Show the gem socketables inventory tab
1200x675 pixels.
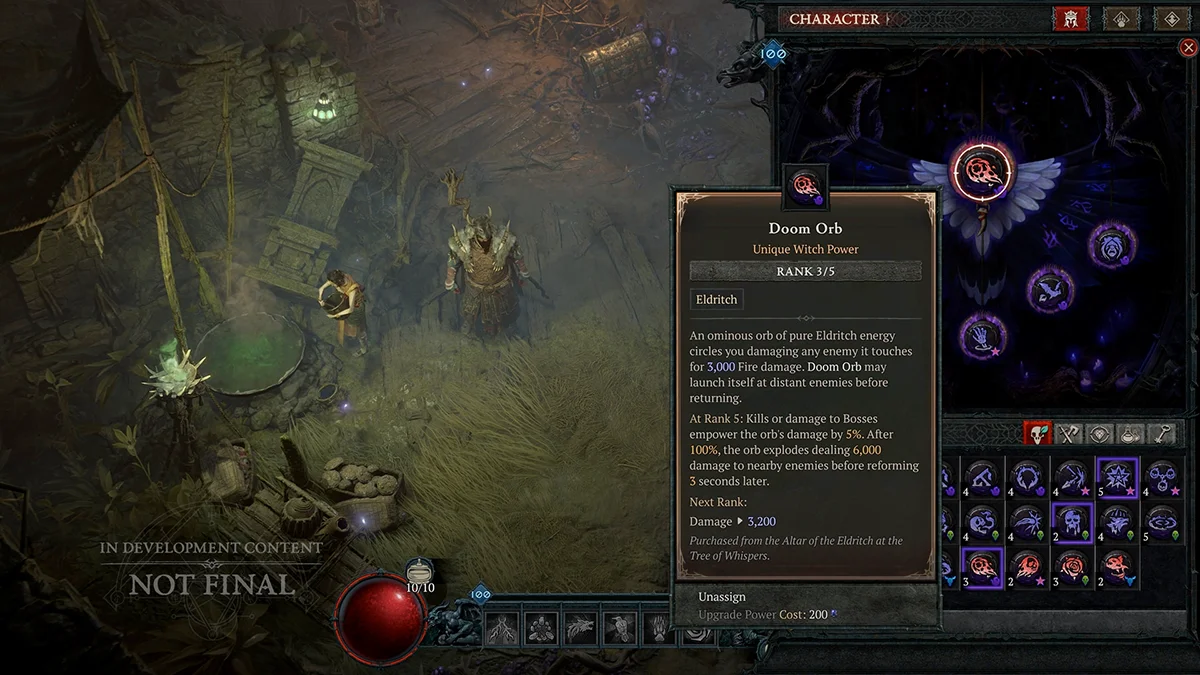(1101, 433)
